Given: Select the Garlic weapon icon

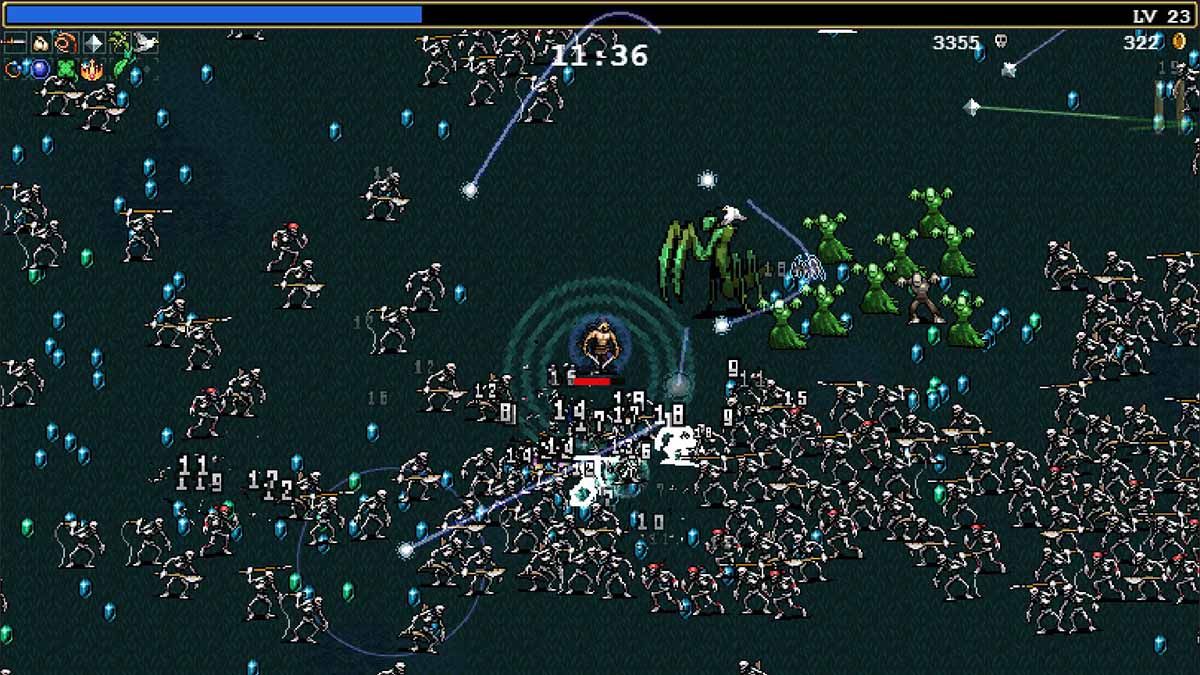Looking at the screenshot, I should [x=41, y=43].
